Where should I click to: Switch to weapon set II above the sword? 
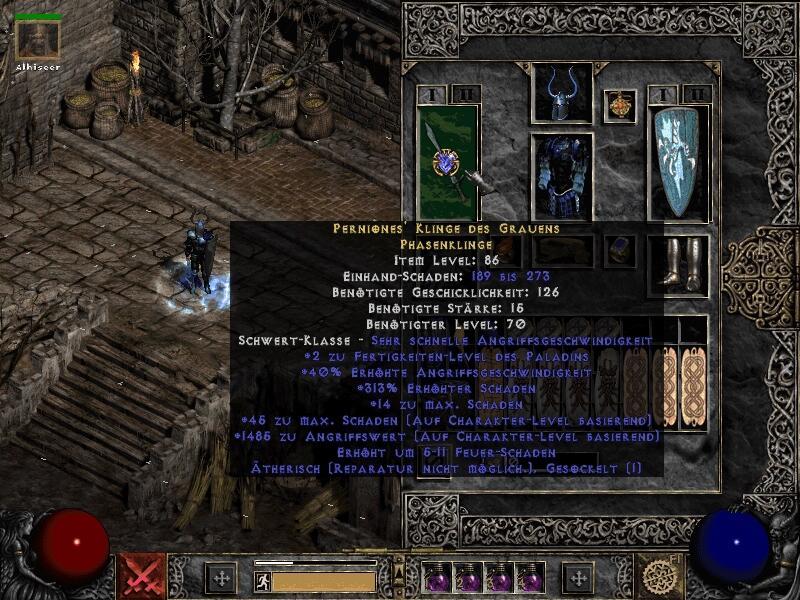(462, 95)
